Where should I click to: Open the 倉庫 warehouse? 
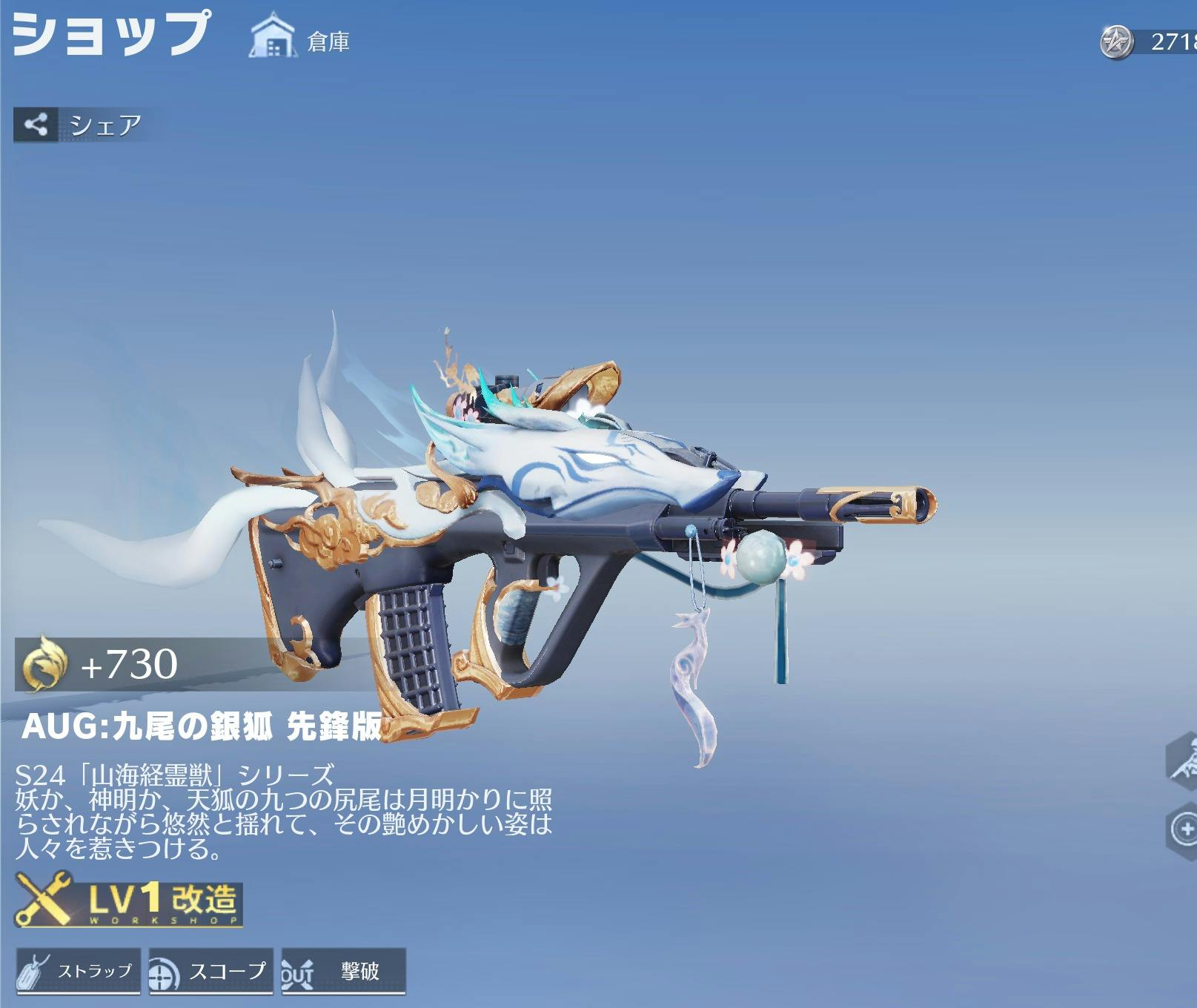300,38
